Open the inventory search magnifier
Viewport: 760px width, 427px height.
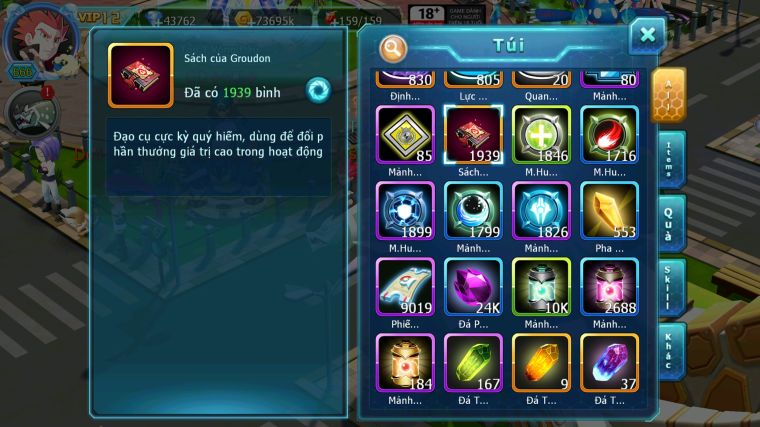click(394, 47)
